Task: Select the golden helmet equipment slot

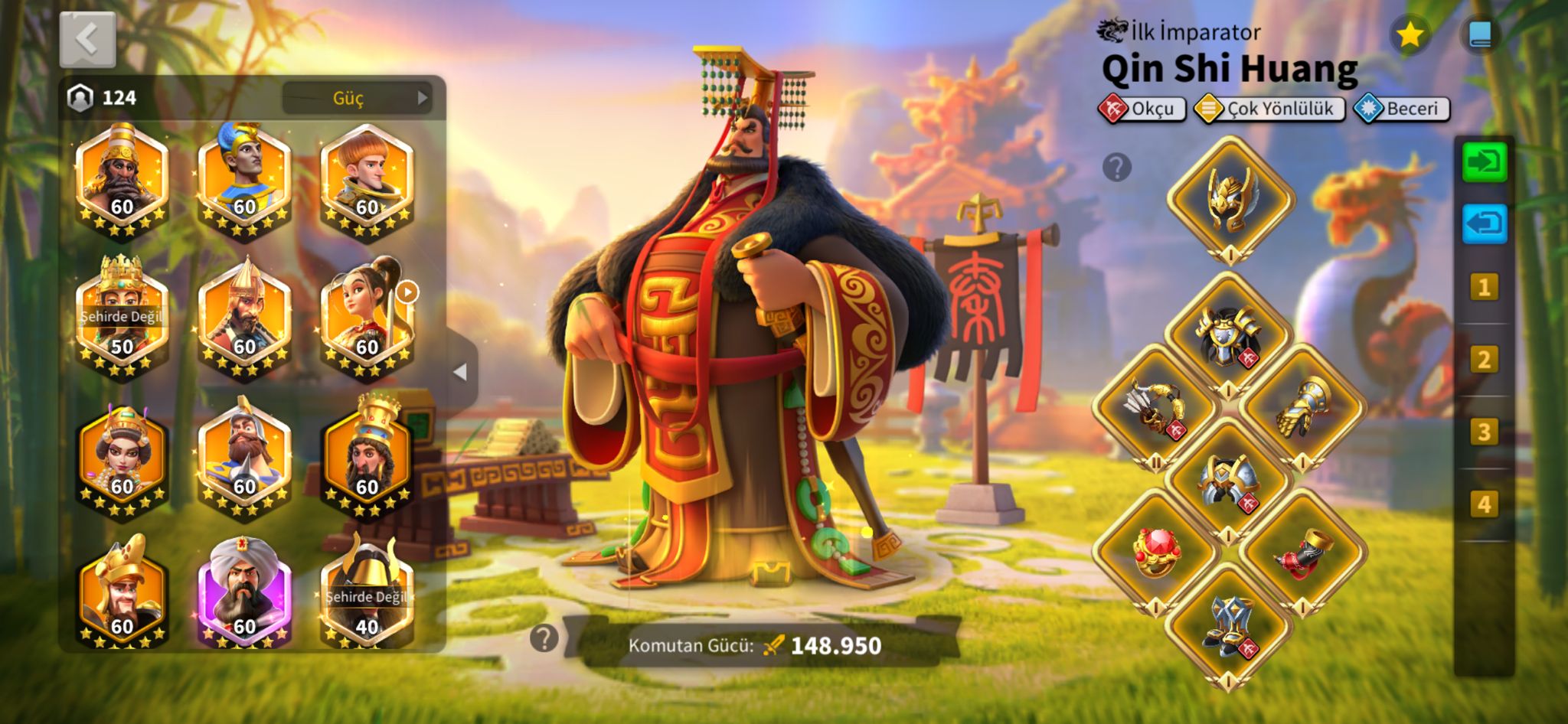Action: [x=1230, y=199]
